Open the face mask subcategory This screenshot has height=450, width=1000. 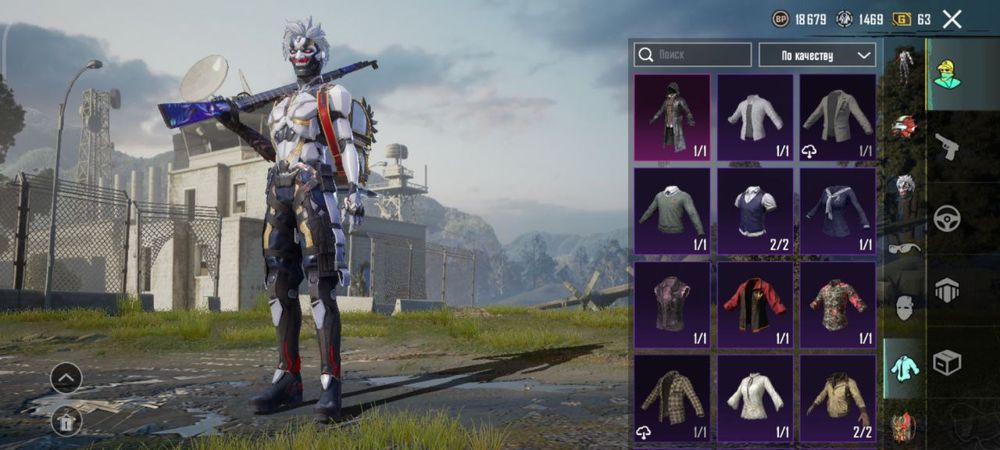[x=904, y=307]
